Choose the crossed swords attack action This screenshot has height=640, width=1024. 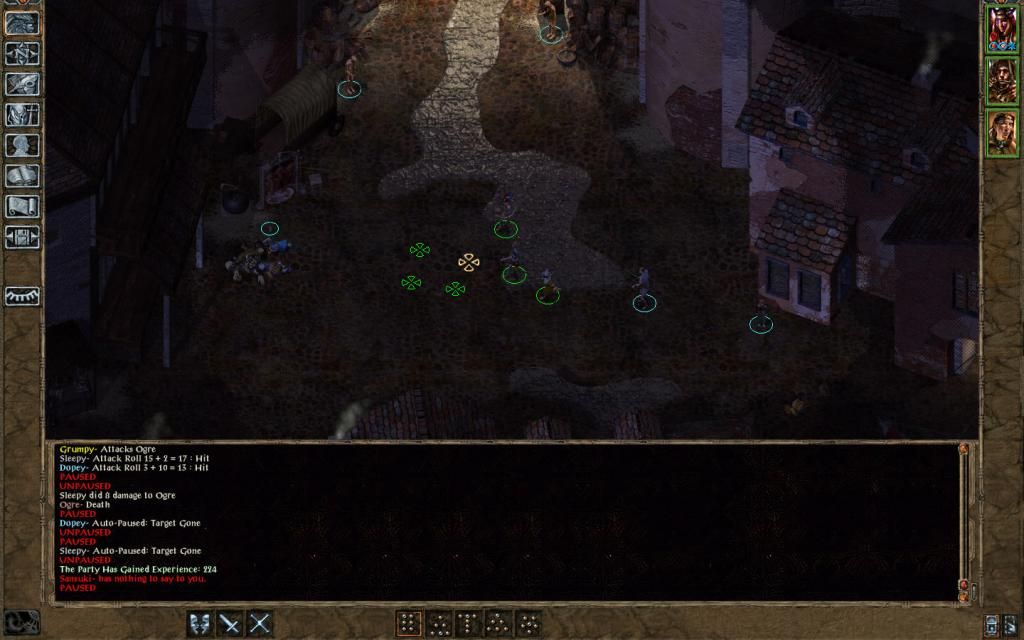click(x=260, y=623)
